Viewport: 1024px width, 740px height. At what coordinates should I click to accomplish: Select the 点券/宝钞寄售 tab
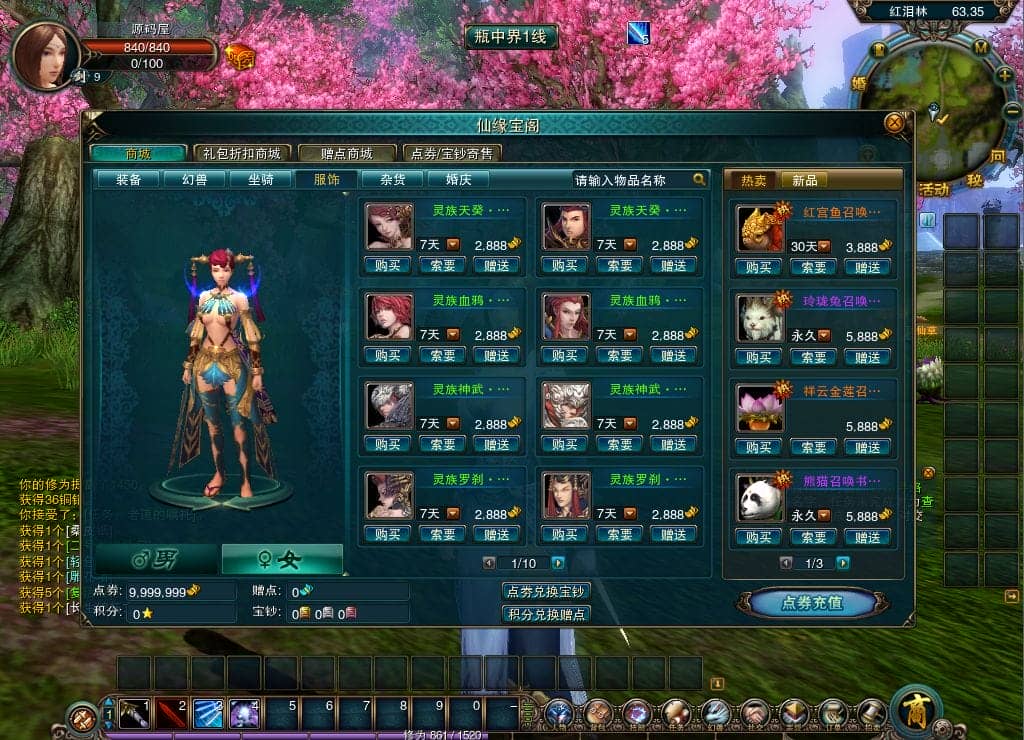coord(452,153)
